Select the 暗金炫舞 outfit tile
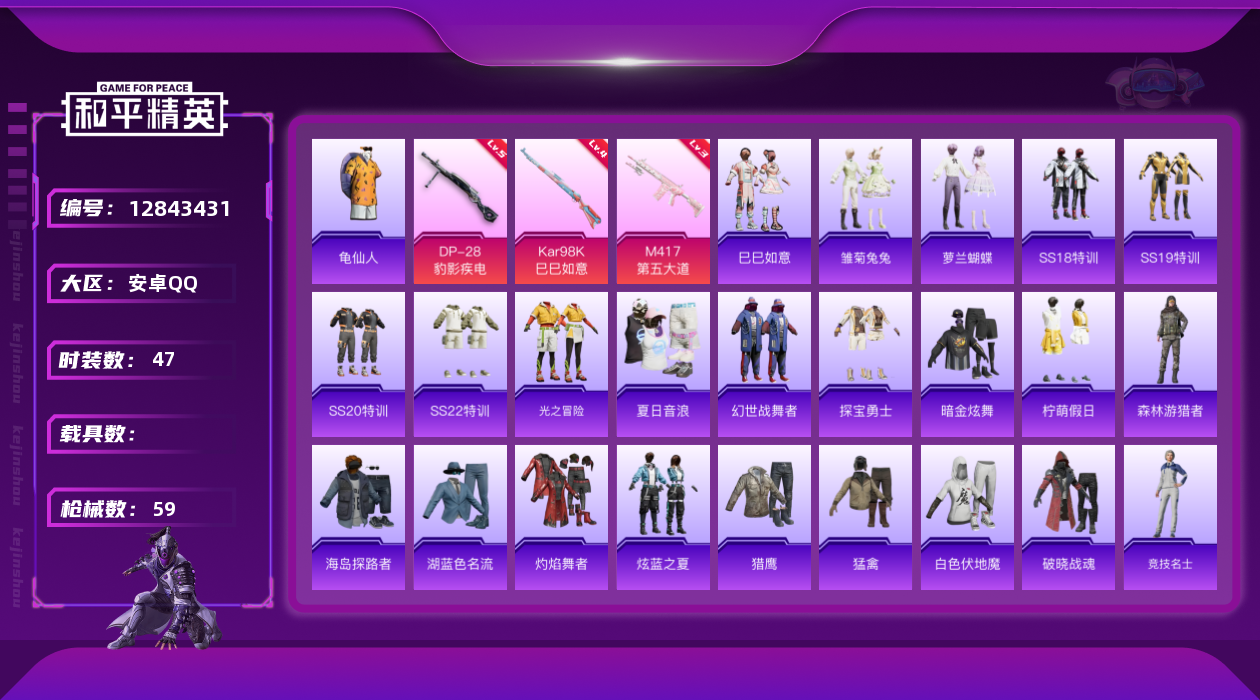Screen dimensions: 1260x700 pyautogui.click(x=967, y=364)
